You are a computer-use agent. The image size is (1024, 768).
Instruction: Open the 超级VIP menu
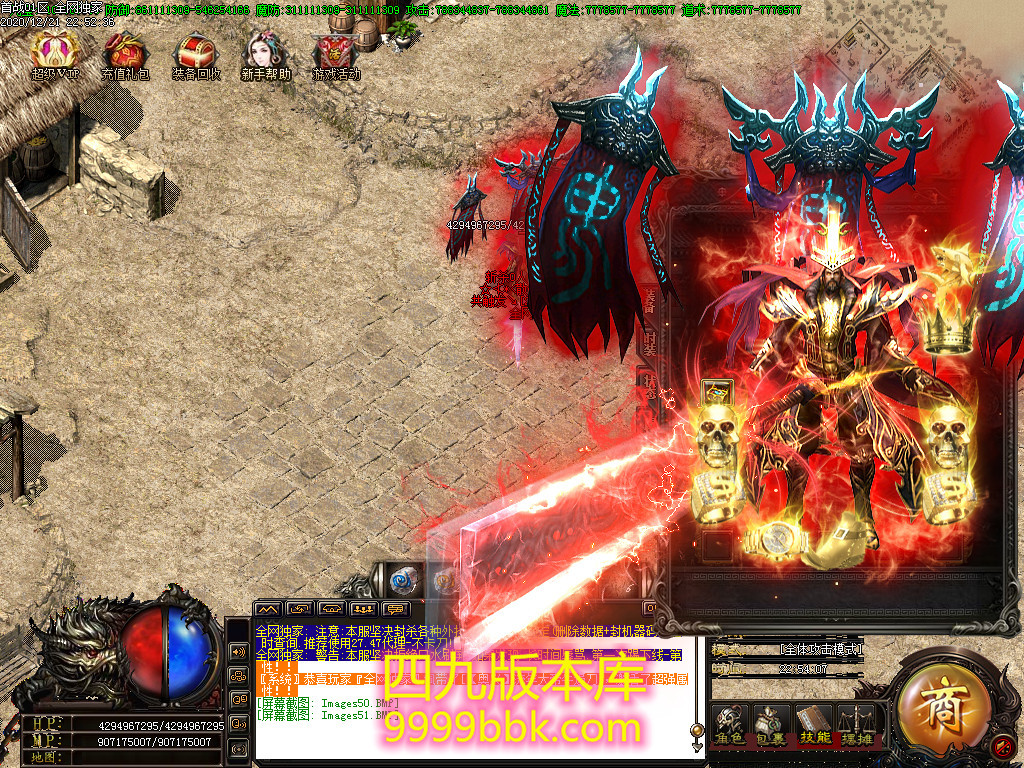(x=55, y=53)
